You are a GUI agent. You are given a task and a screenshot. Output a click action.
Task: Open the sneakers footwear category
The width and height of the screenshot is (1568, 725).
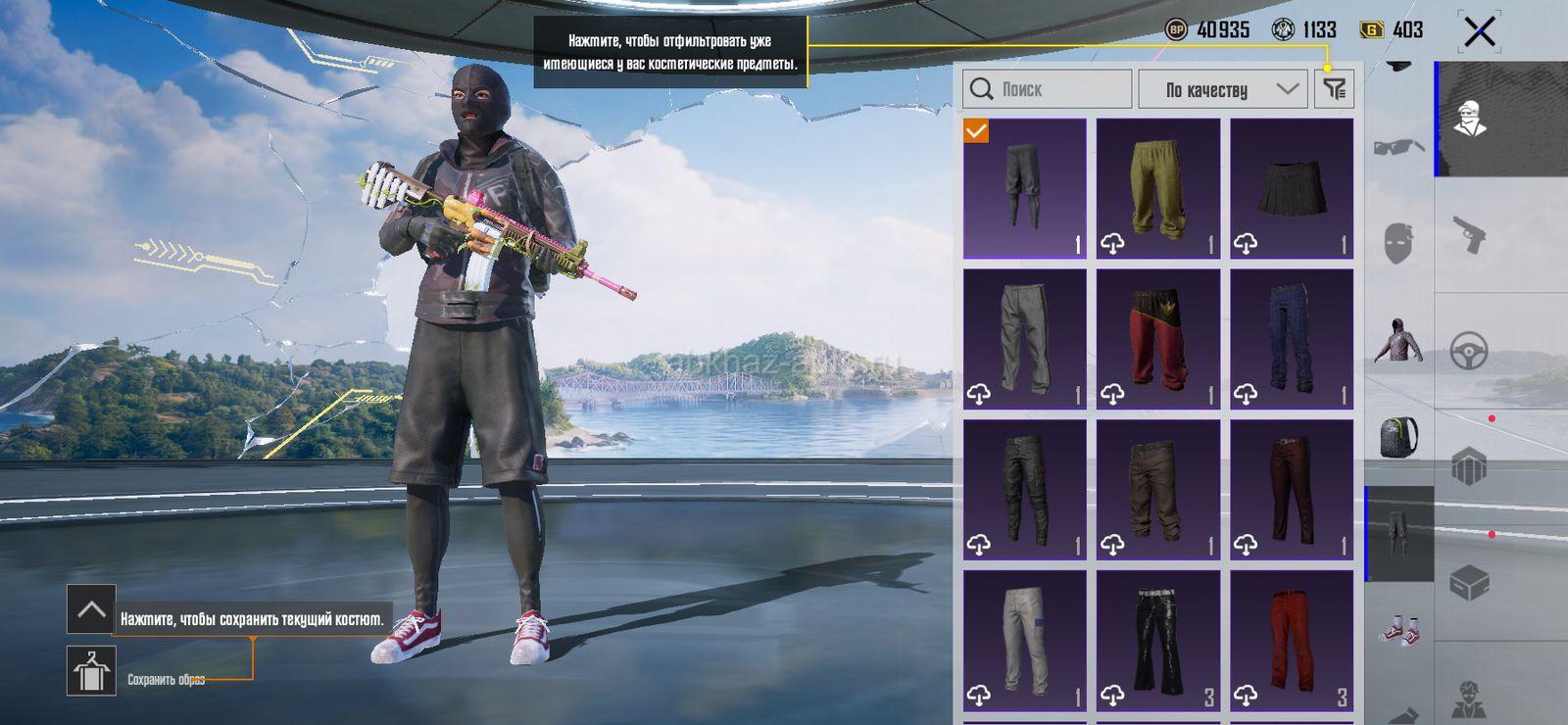[x=1398, y=630]
